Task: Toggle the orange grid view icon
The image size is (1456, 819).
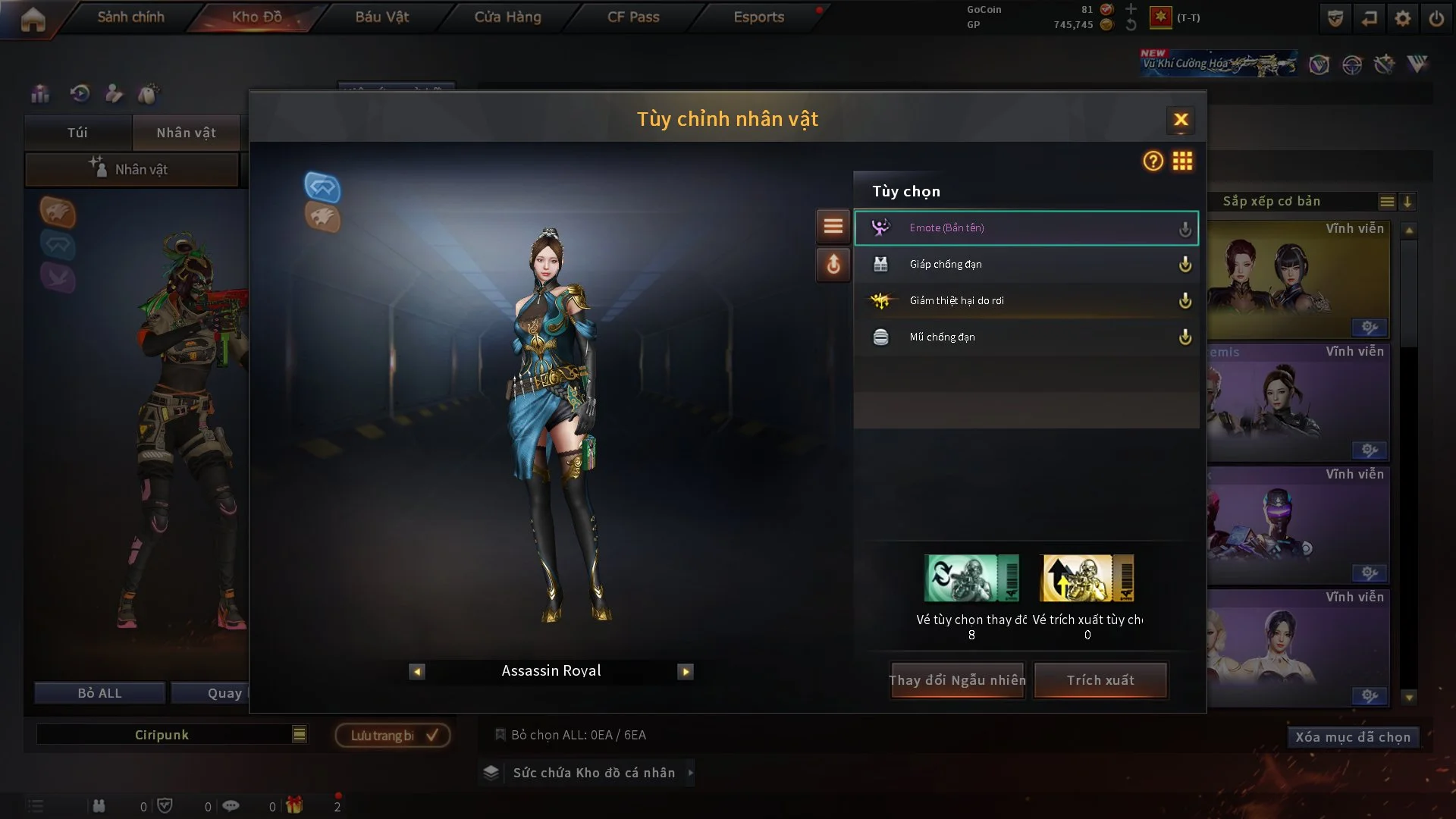Action: point(1182,161)
